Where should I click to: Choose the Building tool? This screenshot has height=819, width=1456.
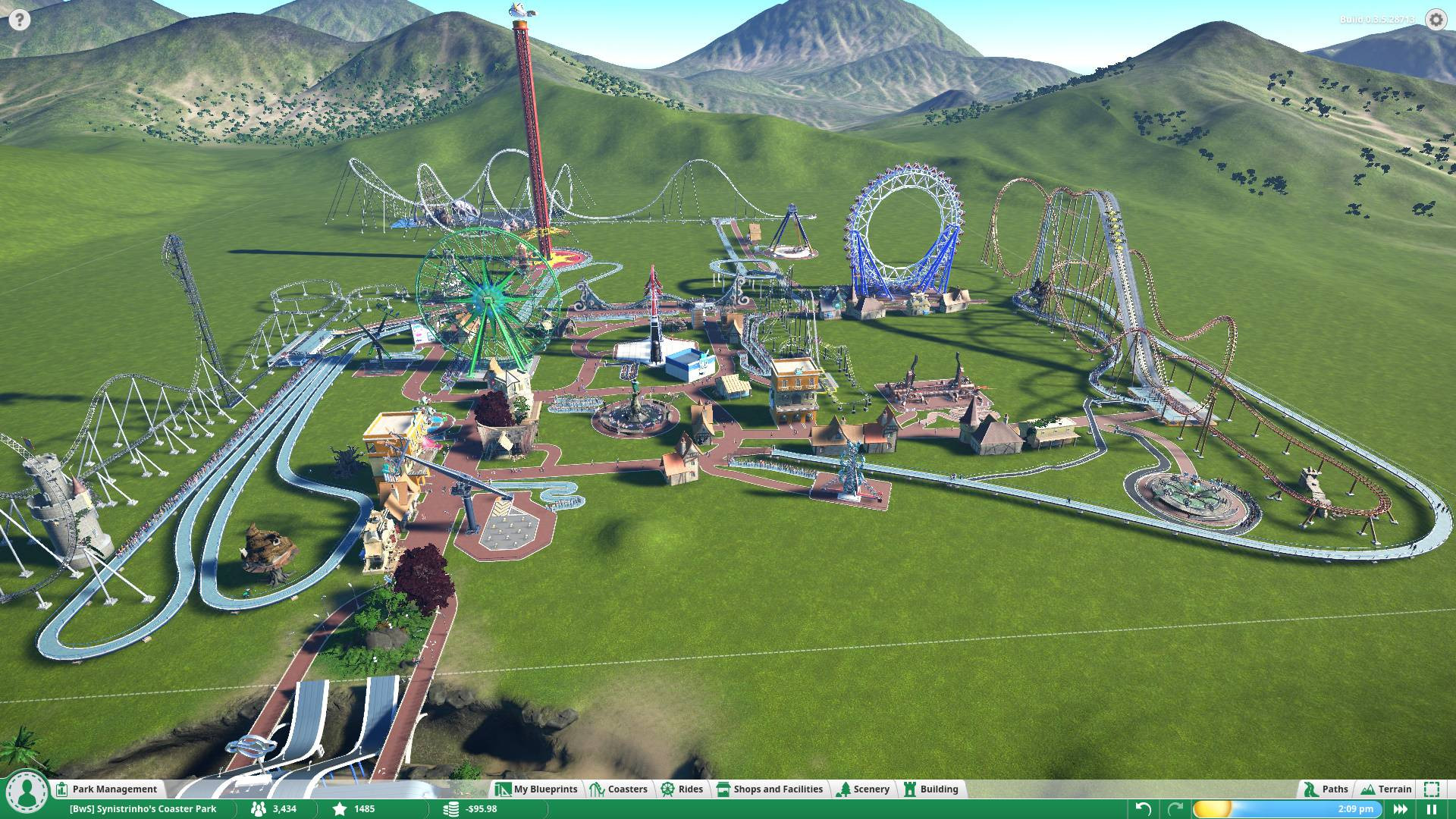click(931, 789)
